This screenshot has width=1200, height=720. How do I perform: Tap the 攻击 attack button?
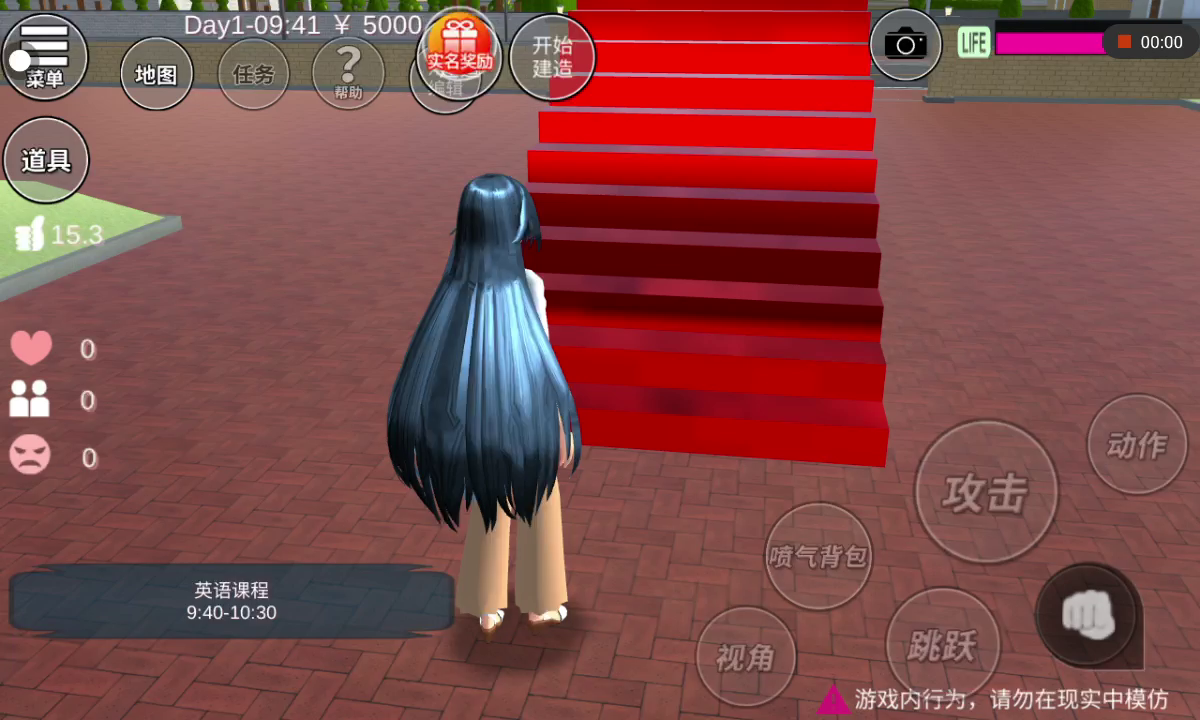[x=985, y=492]
